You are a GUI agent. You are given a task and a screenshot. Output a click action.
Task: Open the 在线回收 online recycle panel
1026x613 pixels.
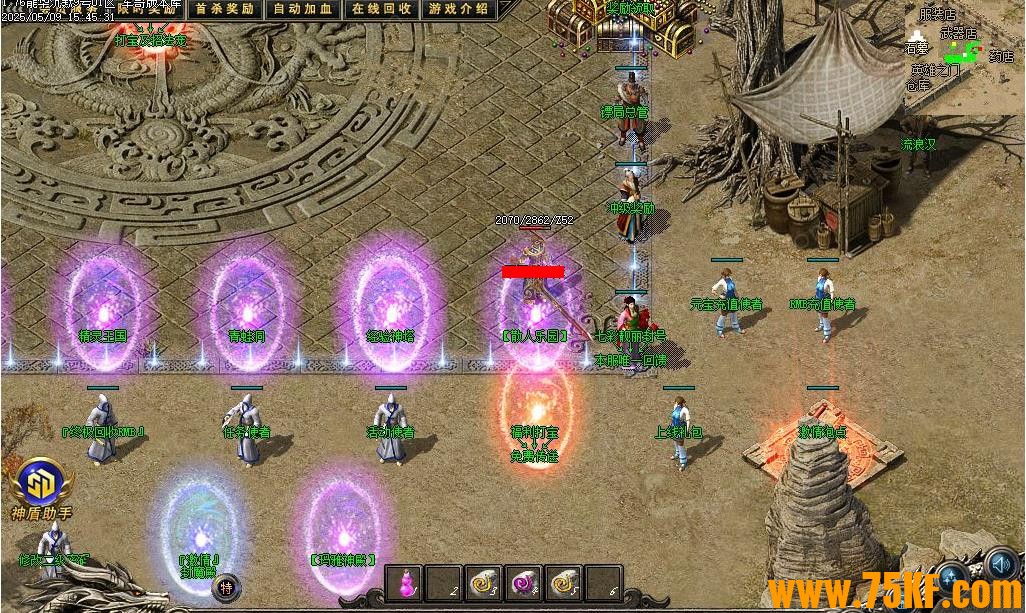click(381, 9)
